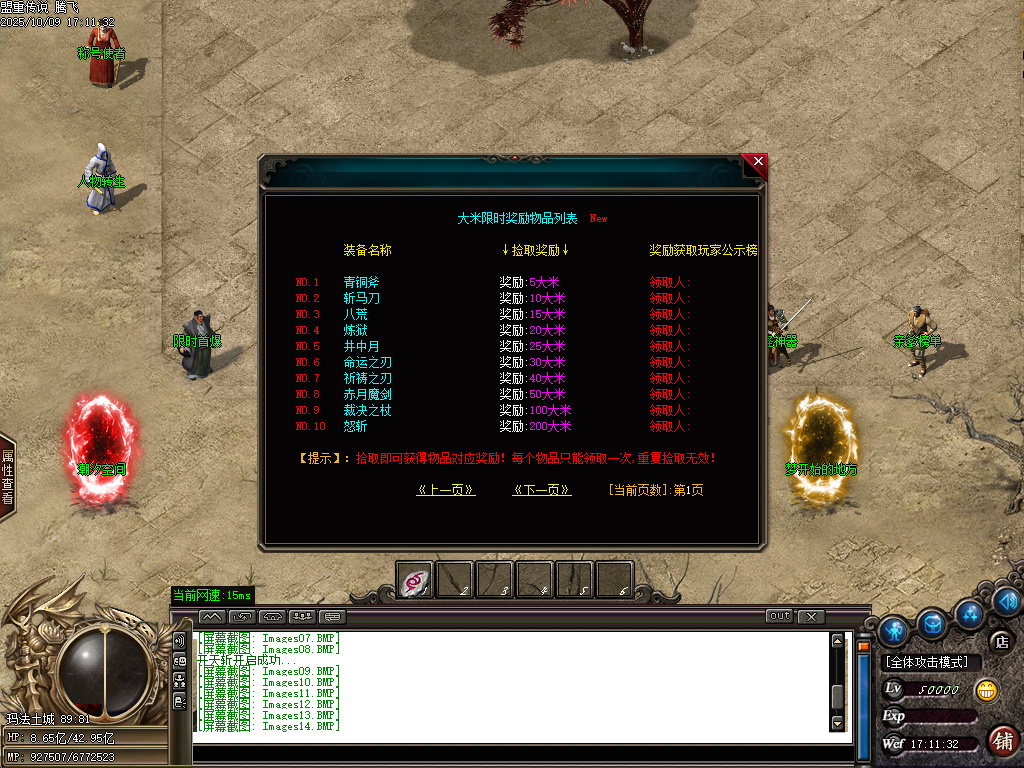Toggle the 全体攻击模式 attack mode label
Image resolution: width=1024 pixels, height=768 pixels.
[x=931, y=662]
